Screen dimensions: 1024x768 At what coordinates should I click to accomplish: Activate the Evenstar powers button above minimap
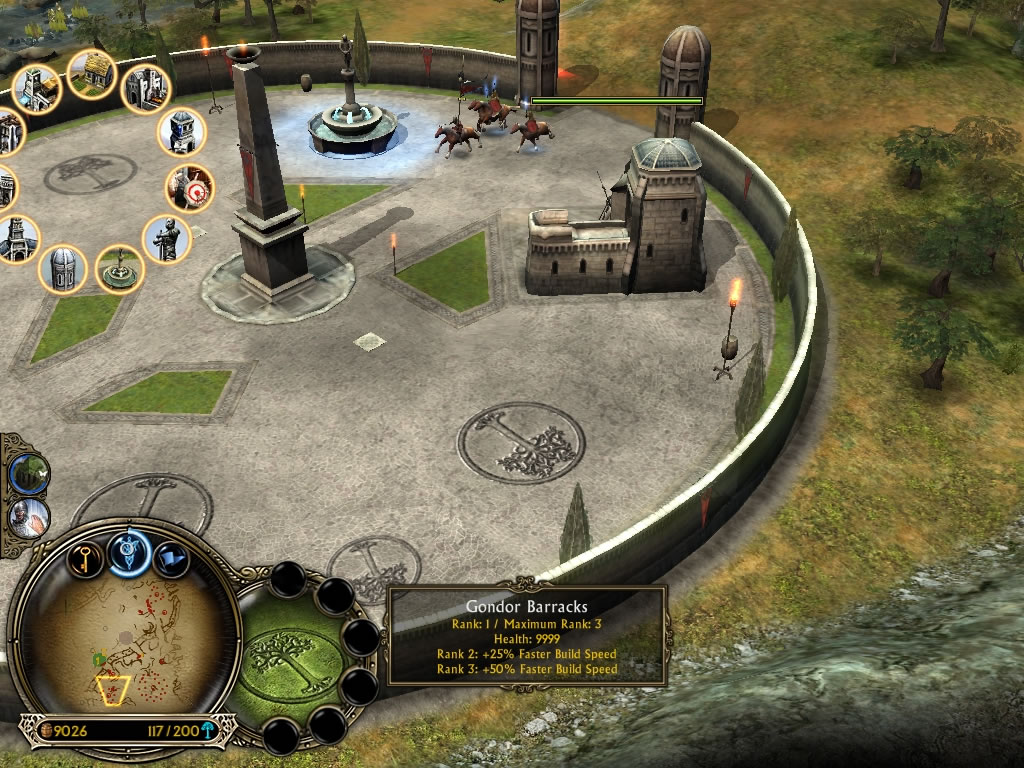[x=129, y=550]
